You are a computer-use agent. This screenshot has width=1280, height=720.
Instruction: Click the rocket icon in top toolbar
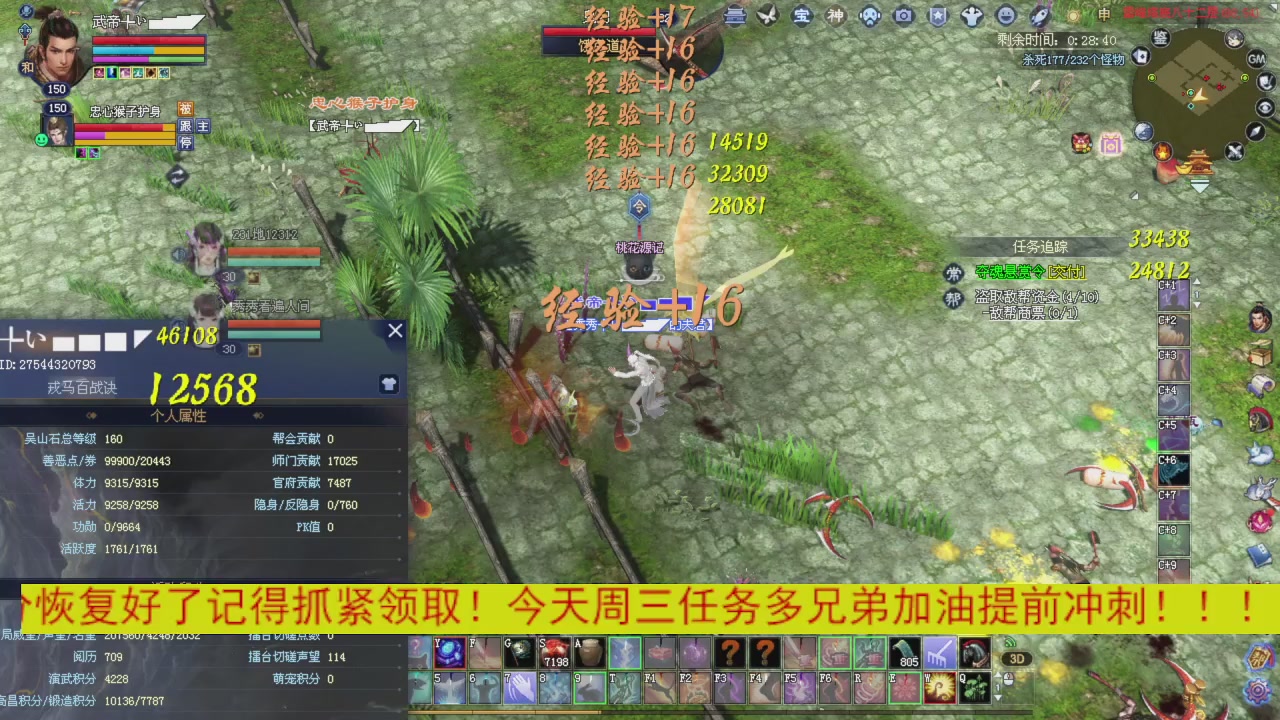click(1040, 15)
